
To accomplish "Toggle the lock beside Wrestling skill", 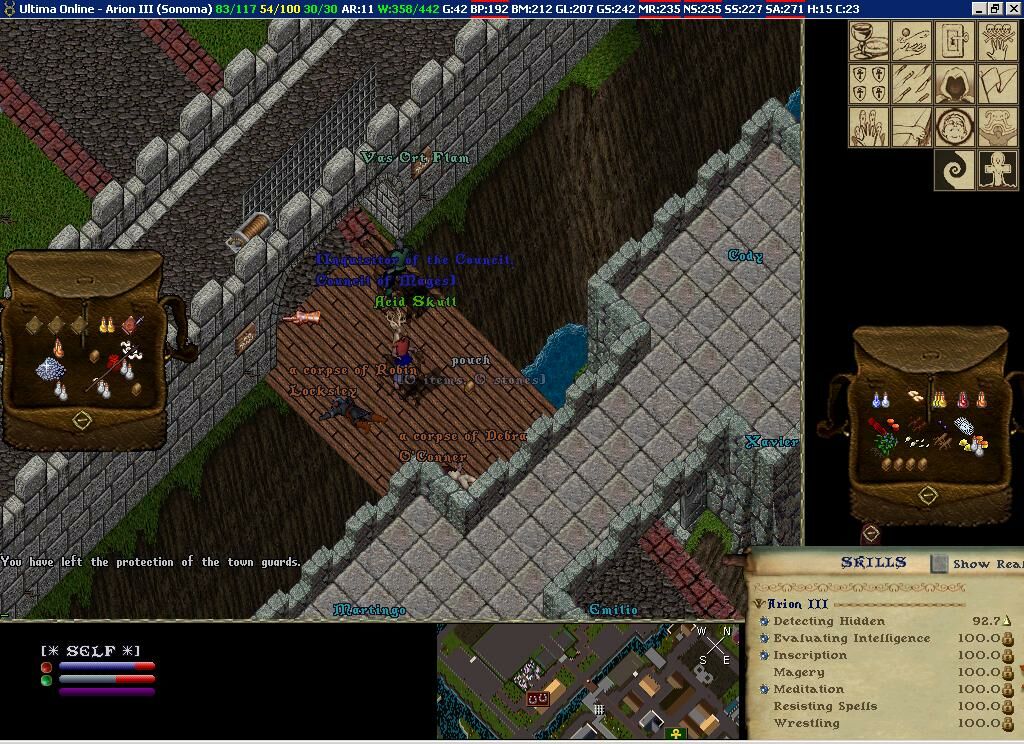I will click(x=1008, y=723).
